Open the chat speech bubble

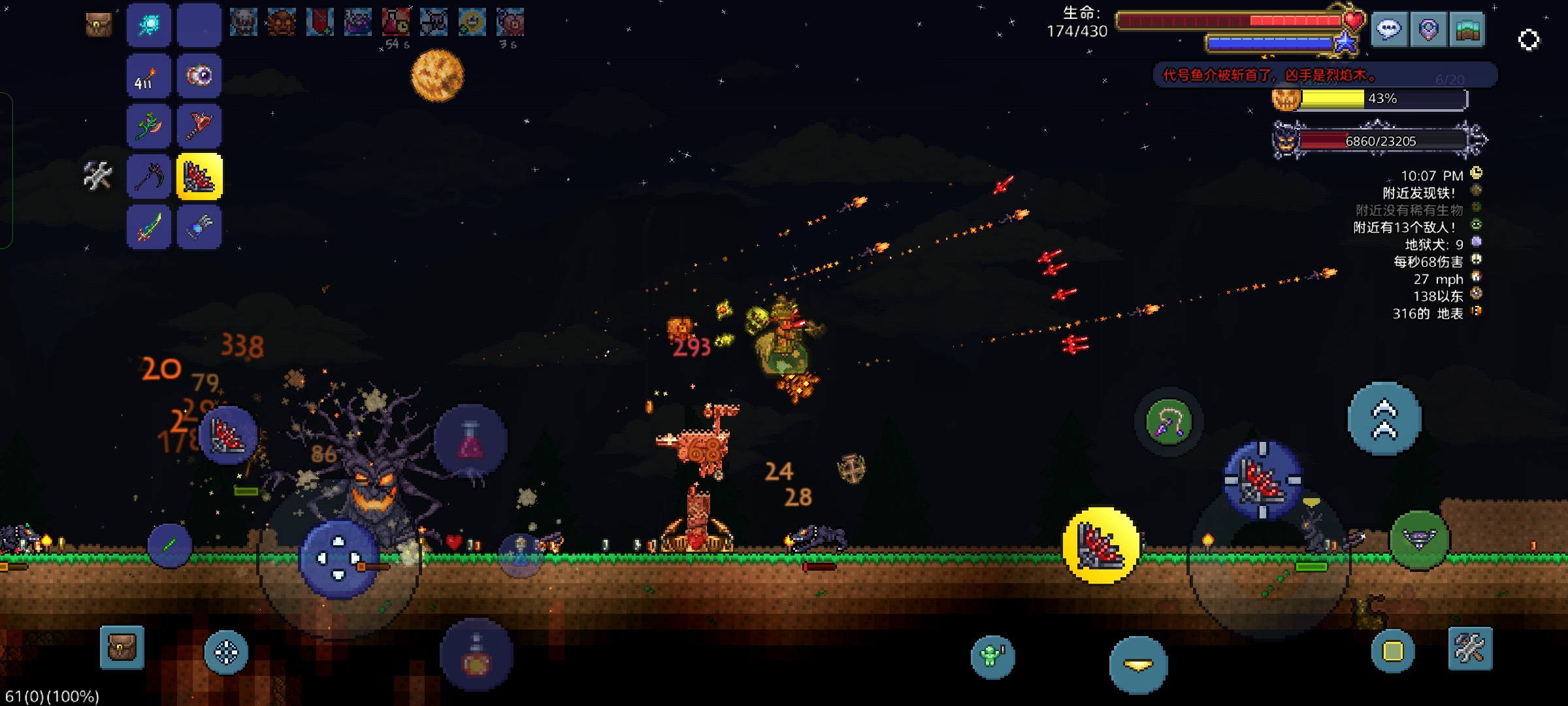point(1389,29)
